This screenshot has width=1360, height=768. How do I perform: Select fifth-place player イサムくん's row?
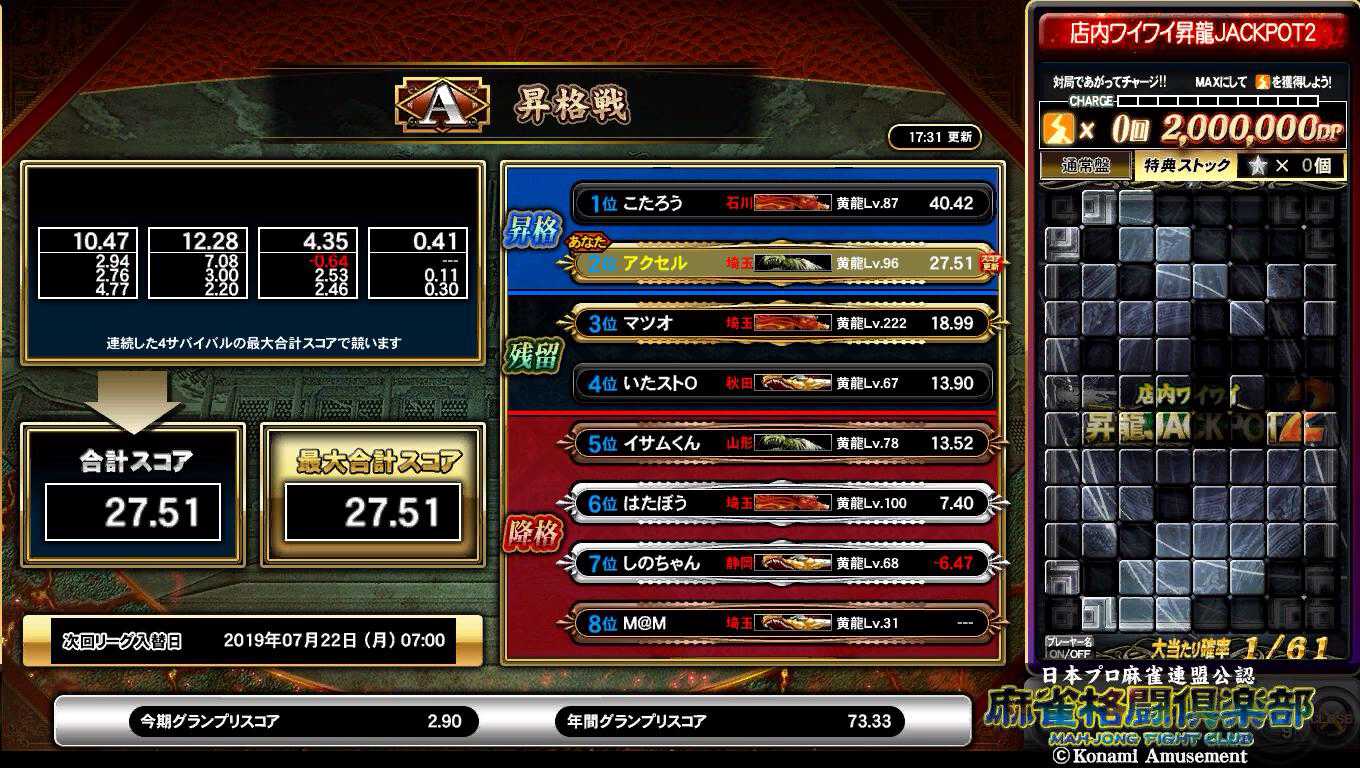pos(782,443)
